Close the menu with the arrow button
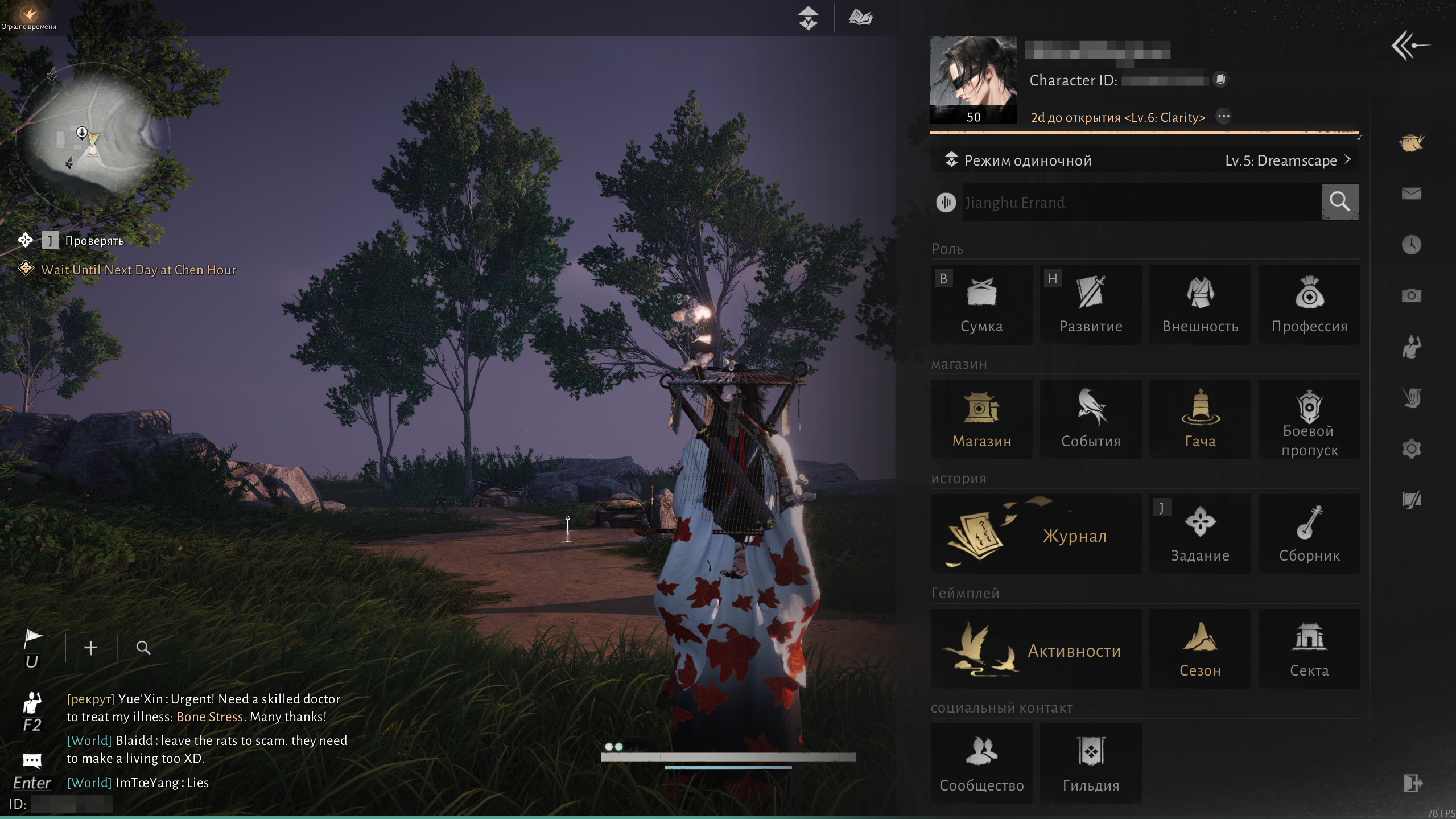The height and width of the screenshot is (819, 1456). 1410,46
